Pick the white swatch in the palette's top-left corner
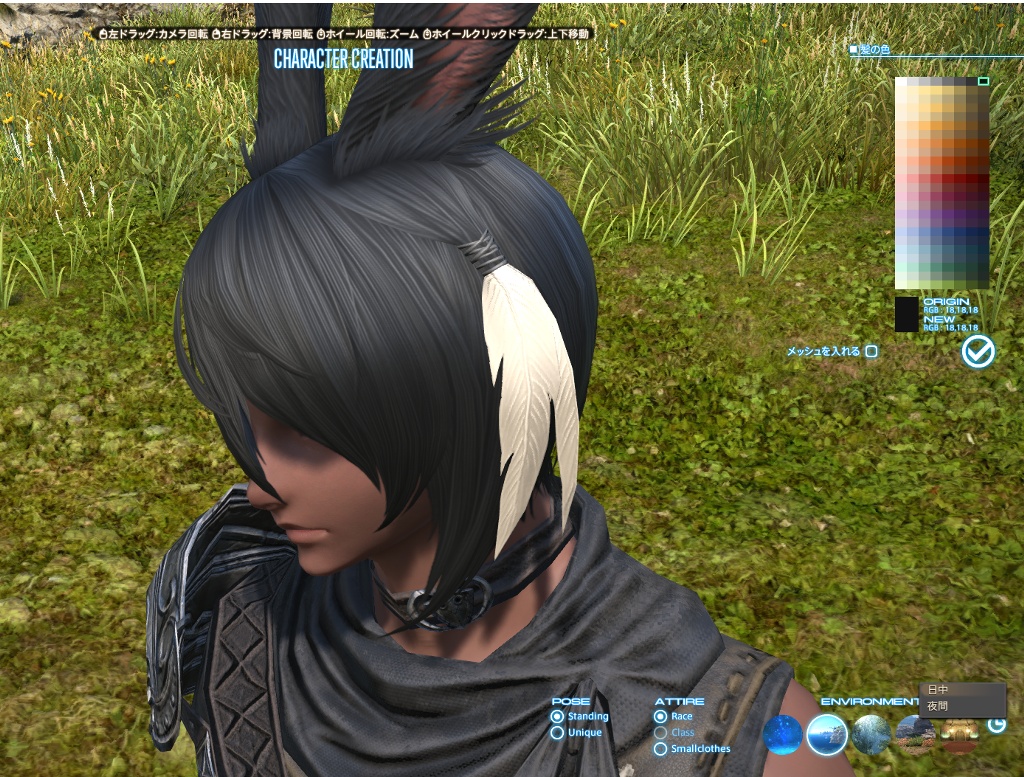 [x=901, y=83]
